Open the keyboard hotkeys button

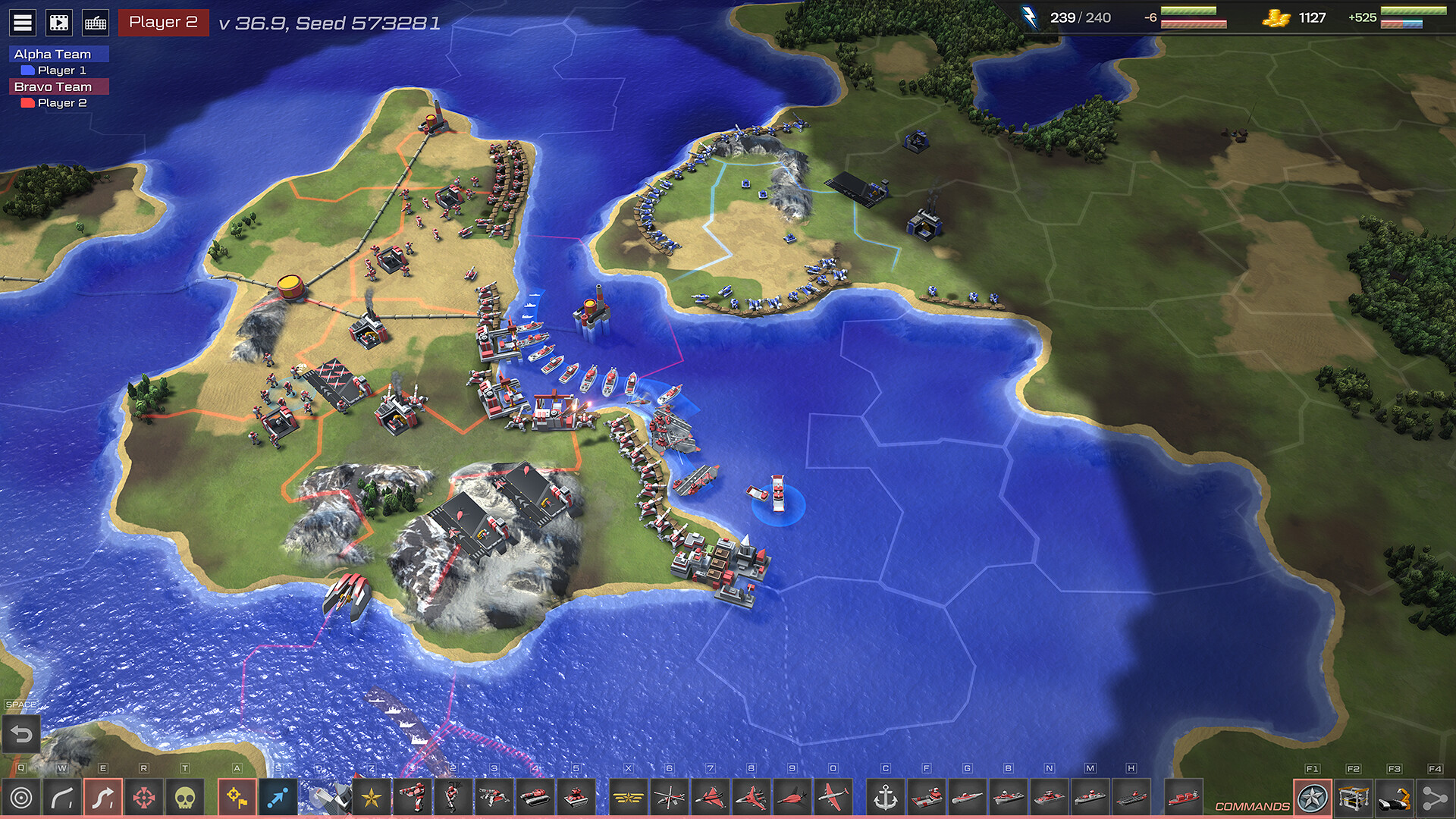click(96, 23)
